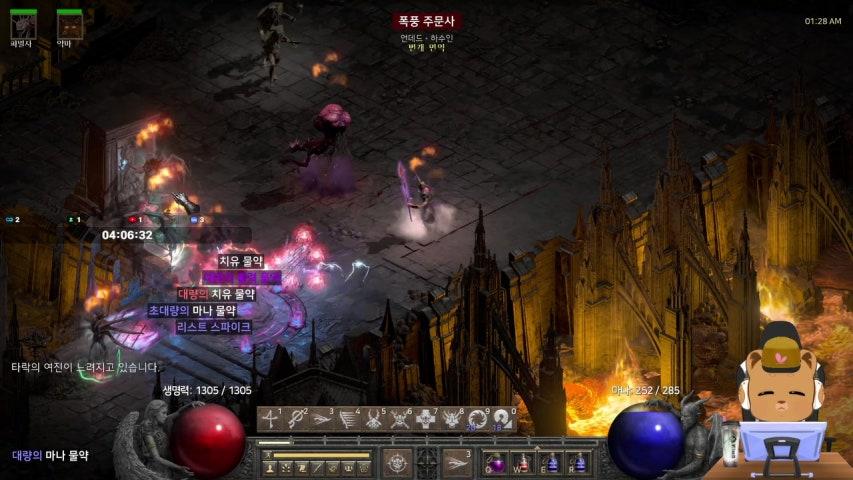
Task: Open the right-click arrow skill selector
Action: pyautogui.click(x=458, y=462)
